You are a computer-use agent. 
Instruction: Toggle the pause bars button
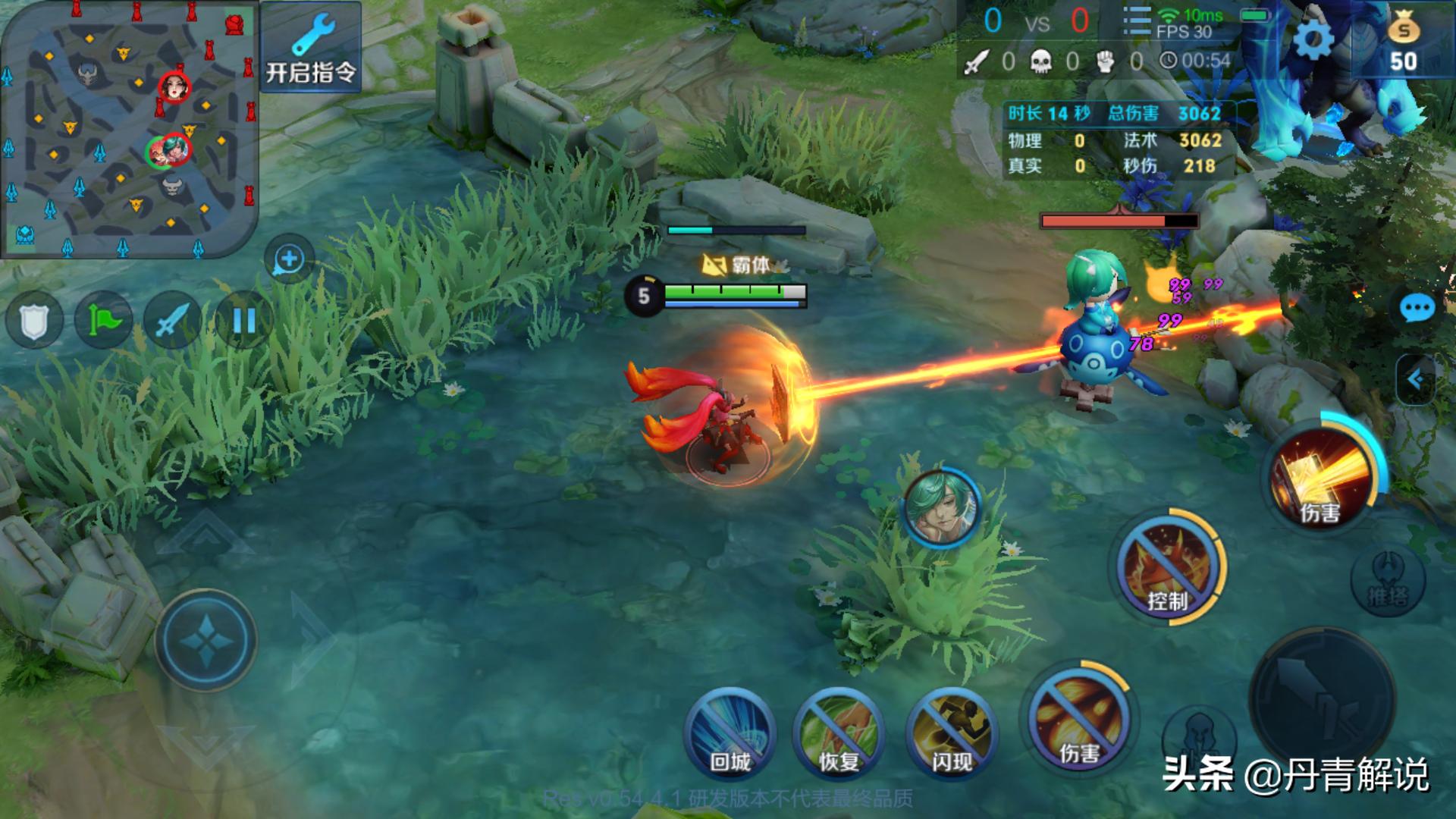pos(243,321)
